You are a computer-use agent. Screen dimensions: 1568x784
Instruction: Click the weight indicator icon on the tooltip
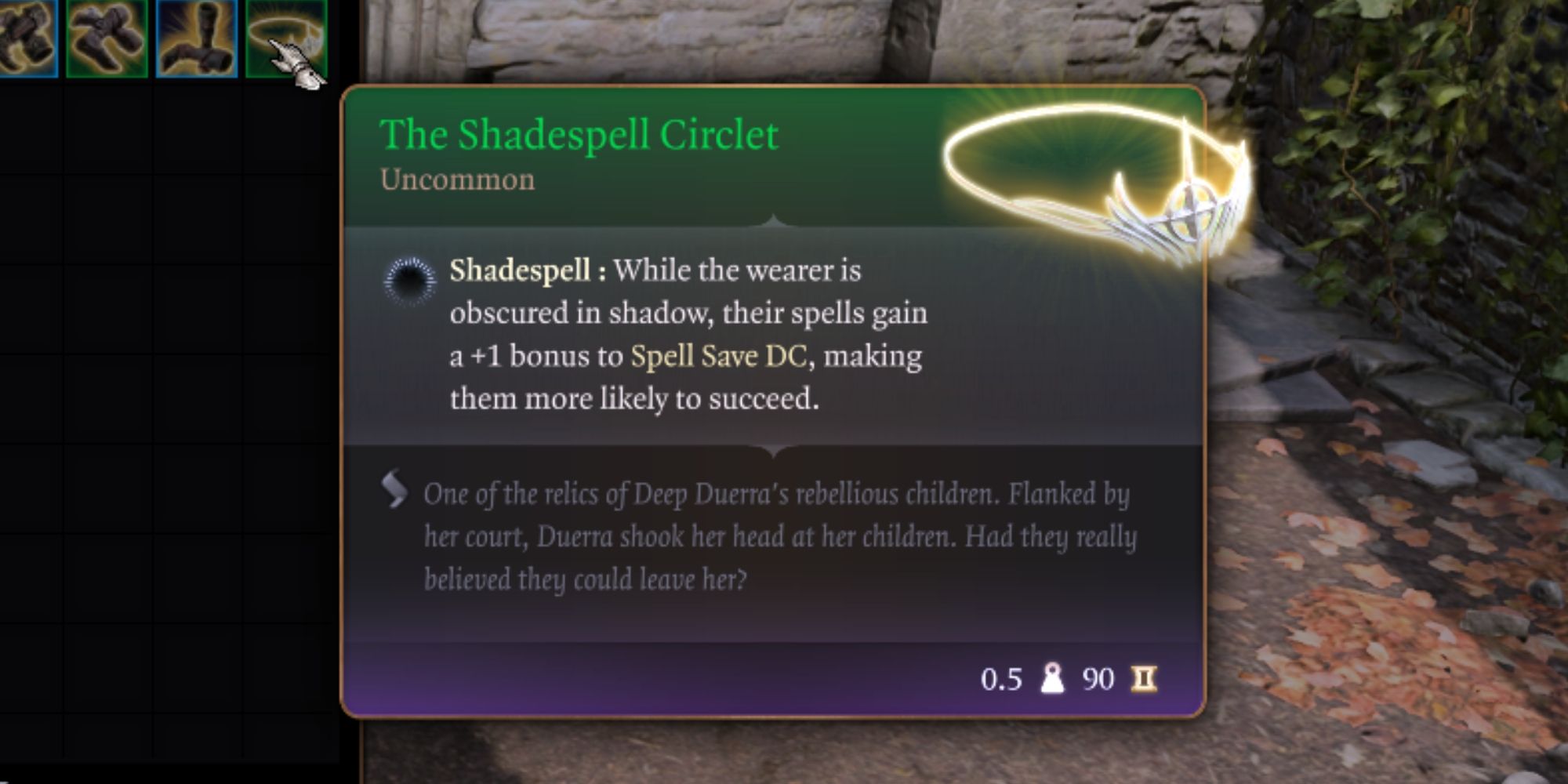[1053, 679]
